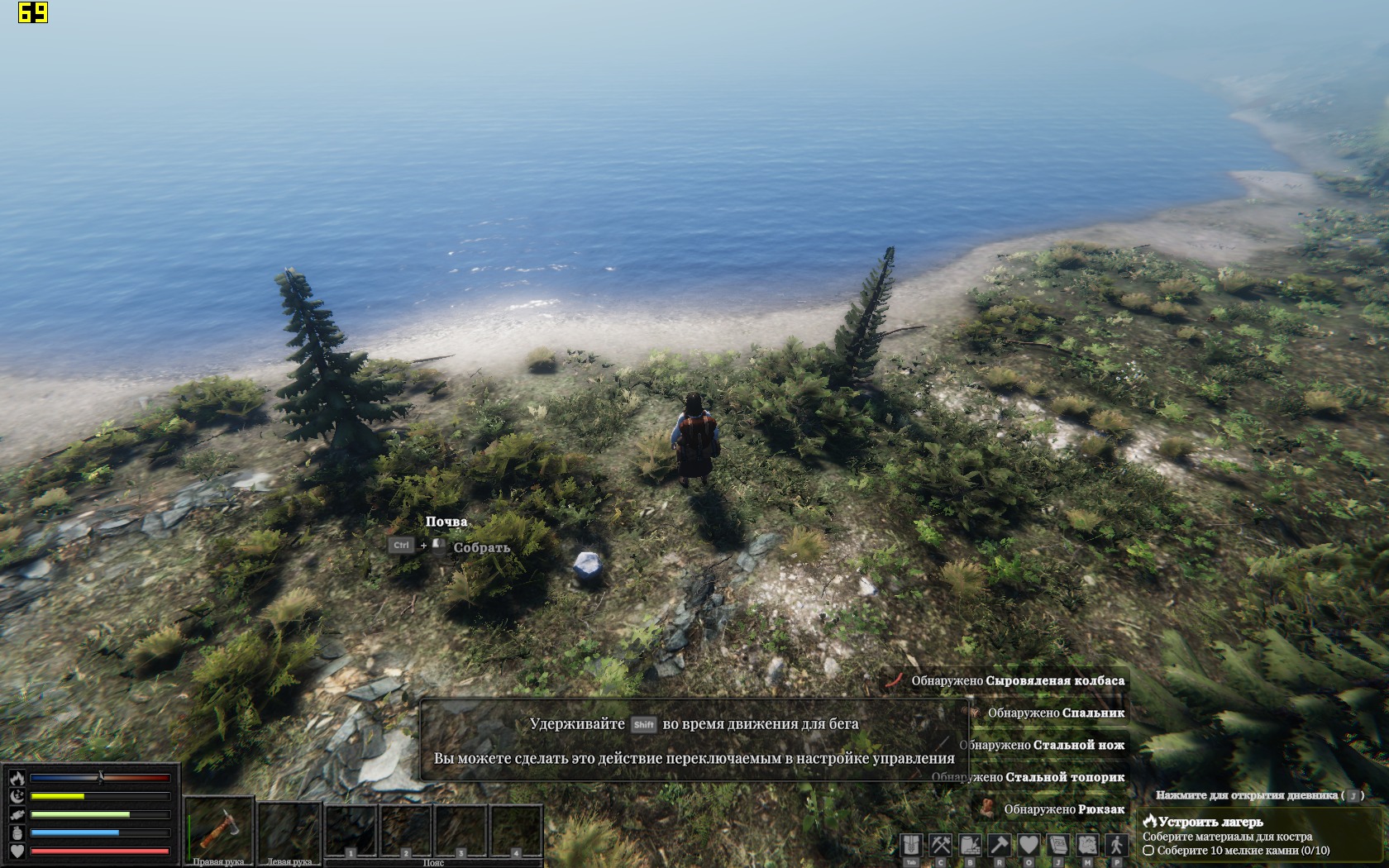Click the 'Стальной нож' discovery notification

tap(1042, 745)
